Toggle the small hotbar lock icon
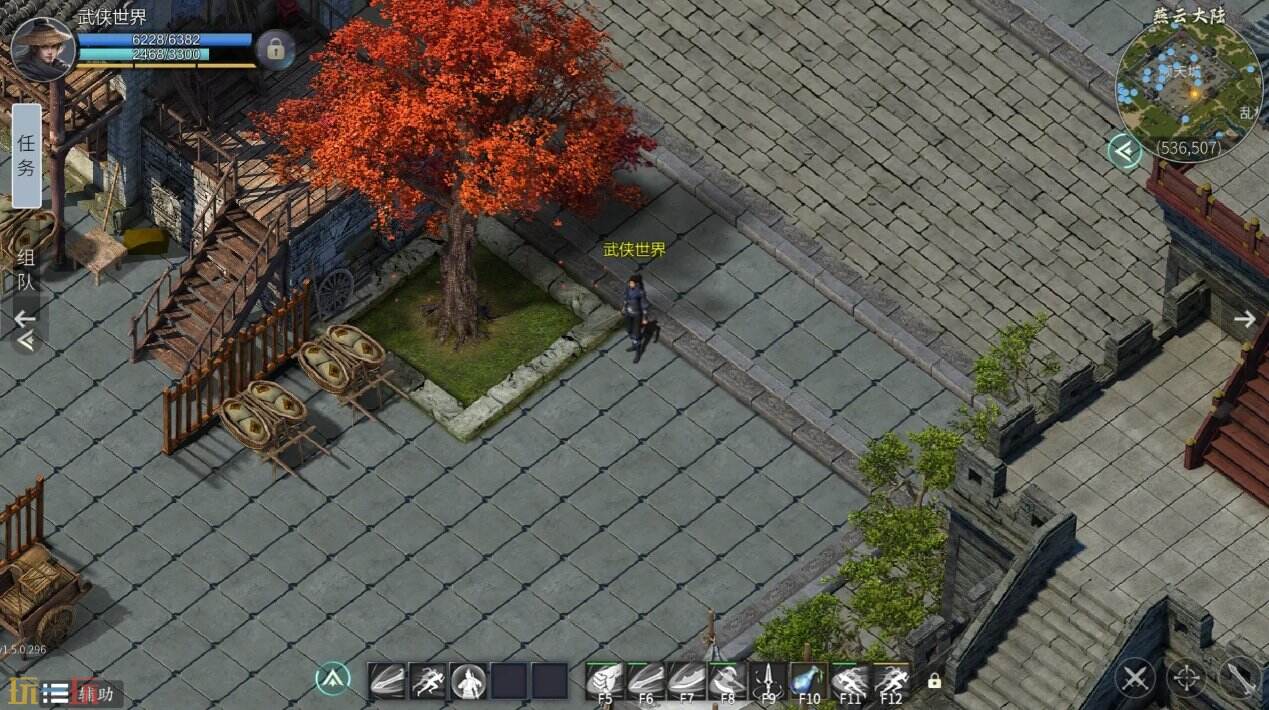The width and height of the screenshot is (1269, 710). coord(934,681)
